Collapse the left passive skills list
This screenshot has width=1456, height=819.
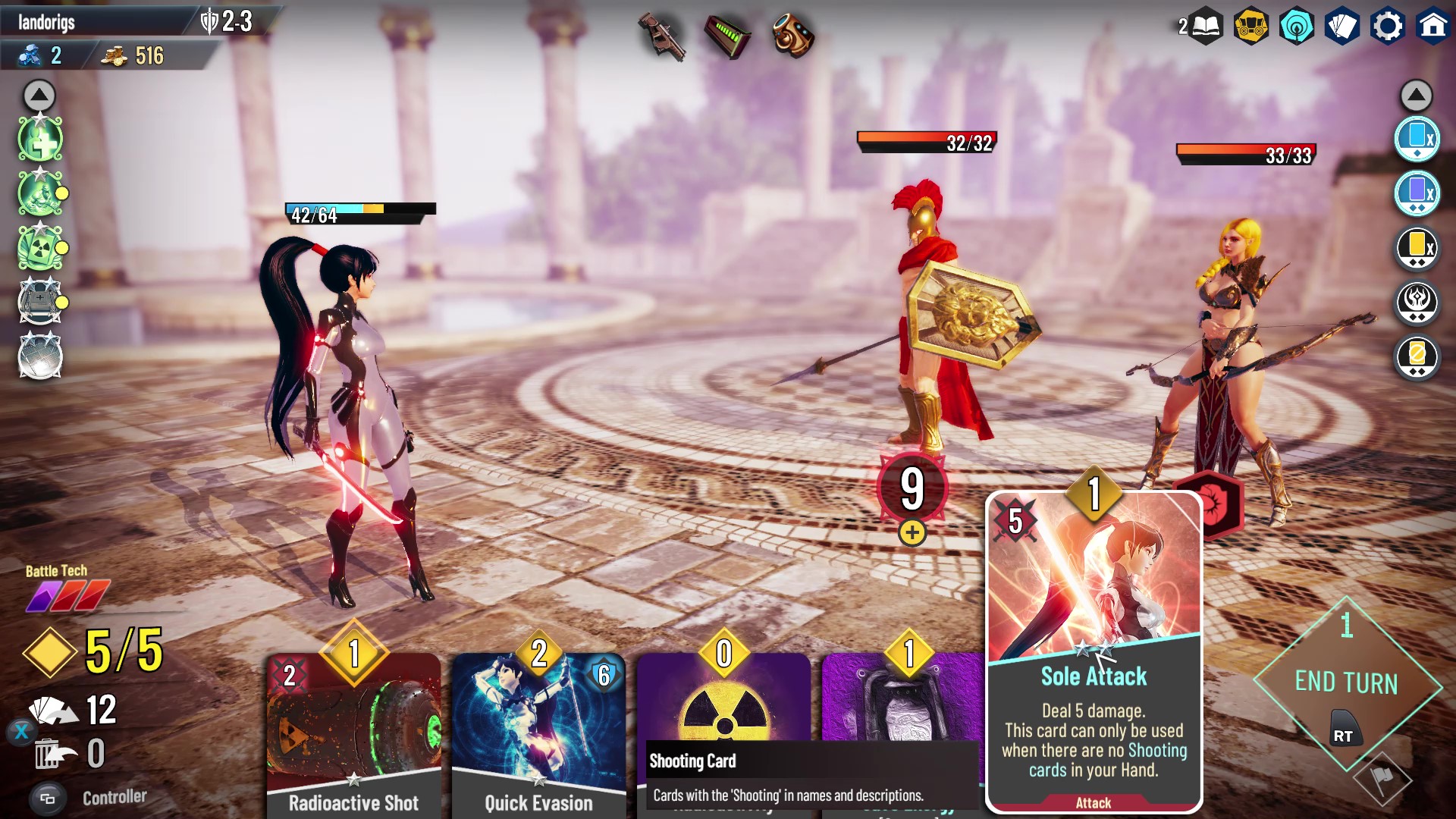[39, 96]
